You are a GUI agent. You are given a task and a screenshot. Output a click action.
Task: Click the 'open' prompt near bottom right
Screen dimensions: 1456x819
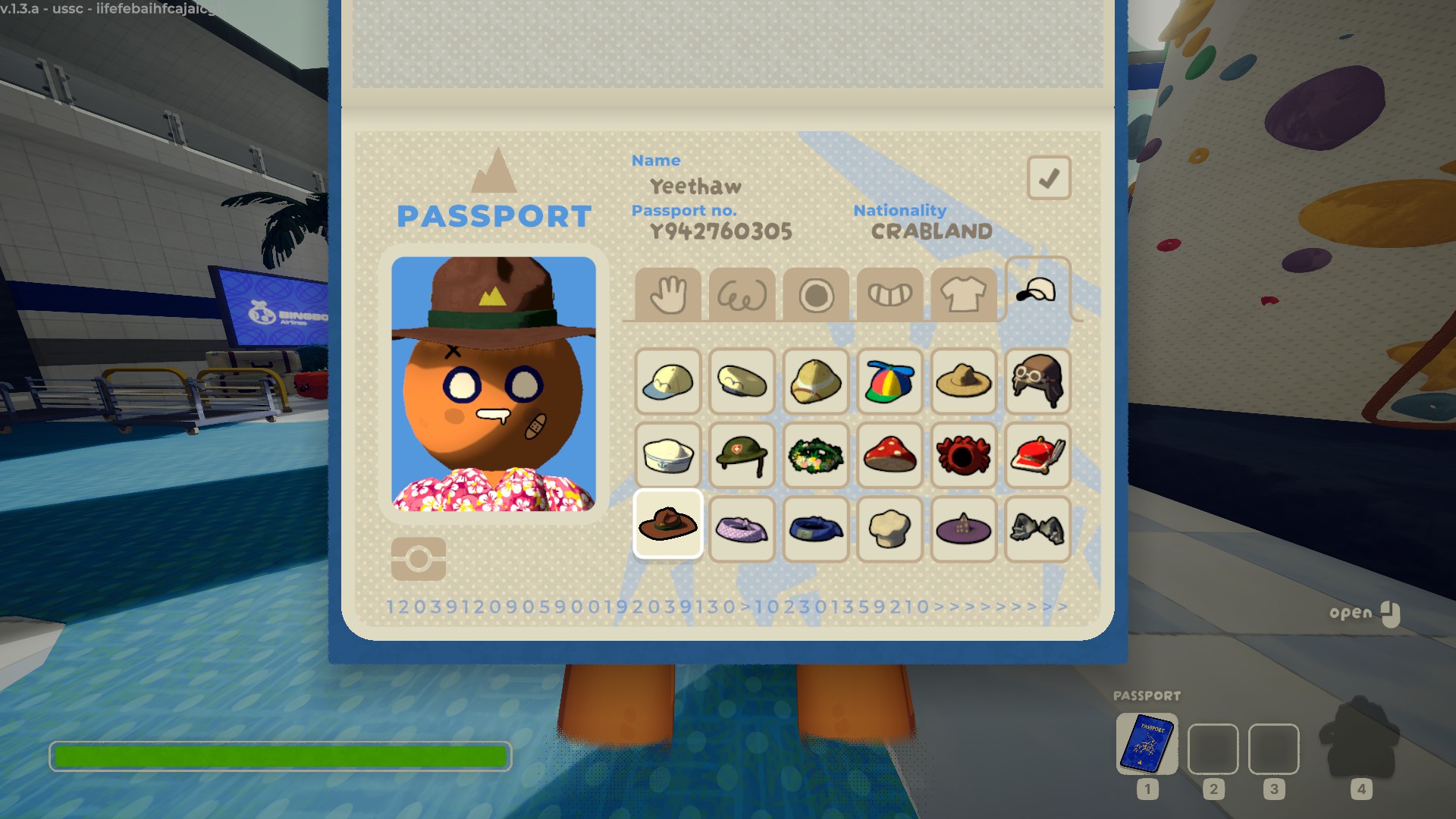(1349, 612)
